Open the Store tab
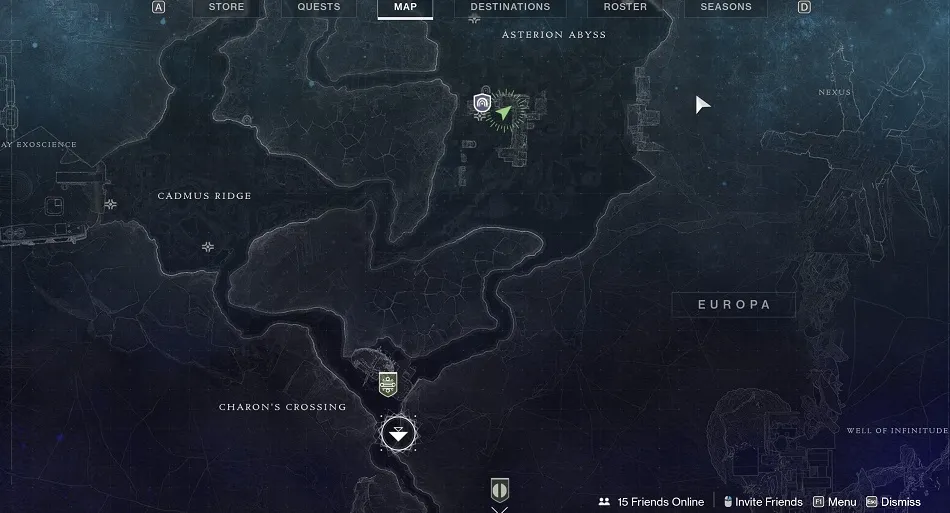The image size is (950, 513). click(x=226, y=7)
